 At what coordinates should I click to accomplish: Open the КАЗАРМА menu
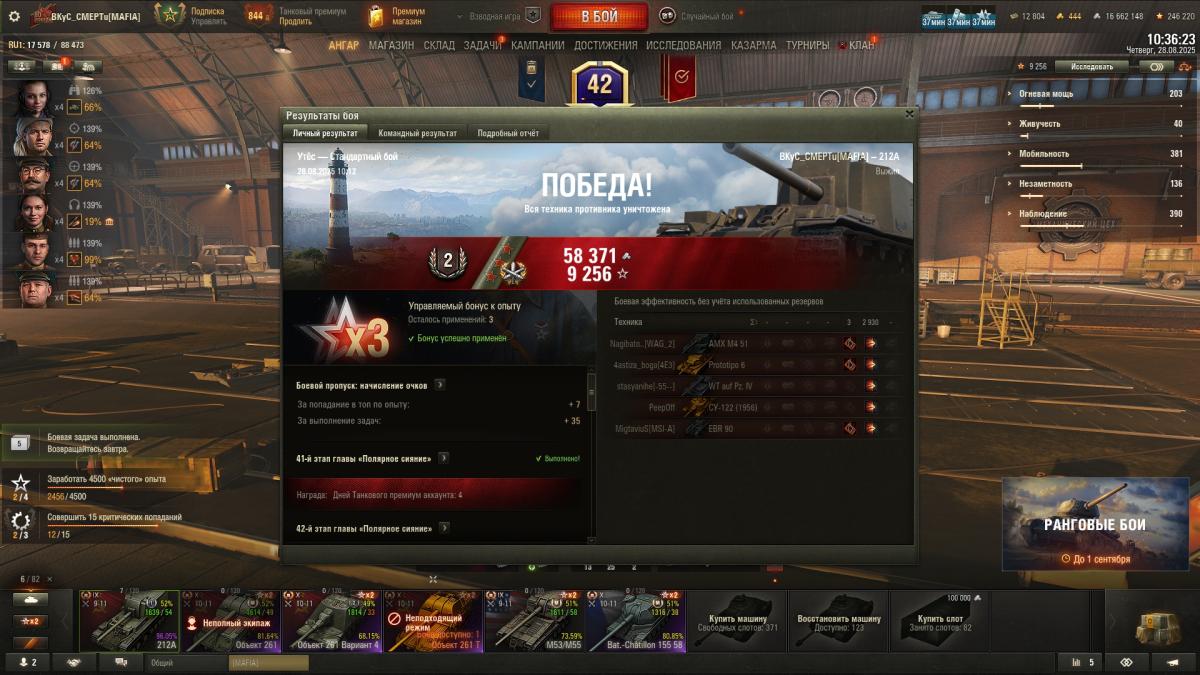click(x=753, y=45)
